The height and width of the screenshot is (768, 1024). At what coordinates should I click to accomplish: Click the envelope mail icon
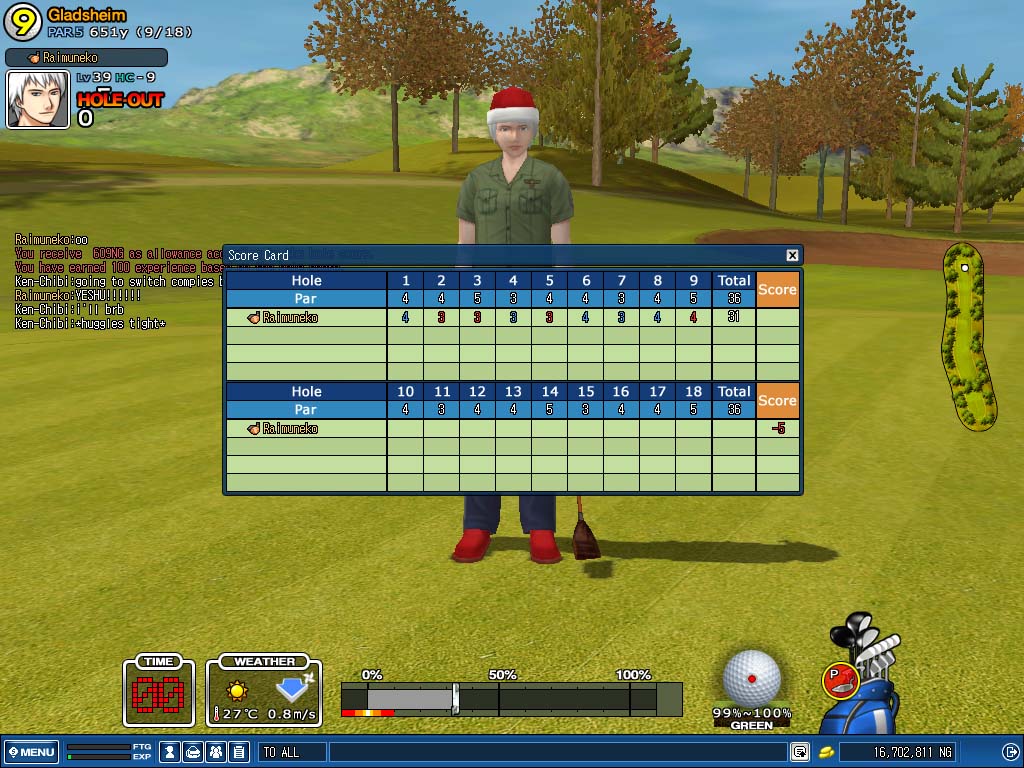click(x=193, y=752)
